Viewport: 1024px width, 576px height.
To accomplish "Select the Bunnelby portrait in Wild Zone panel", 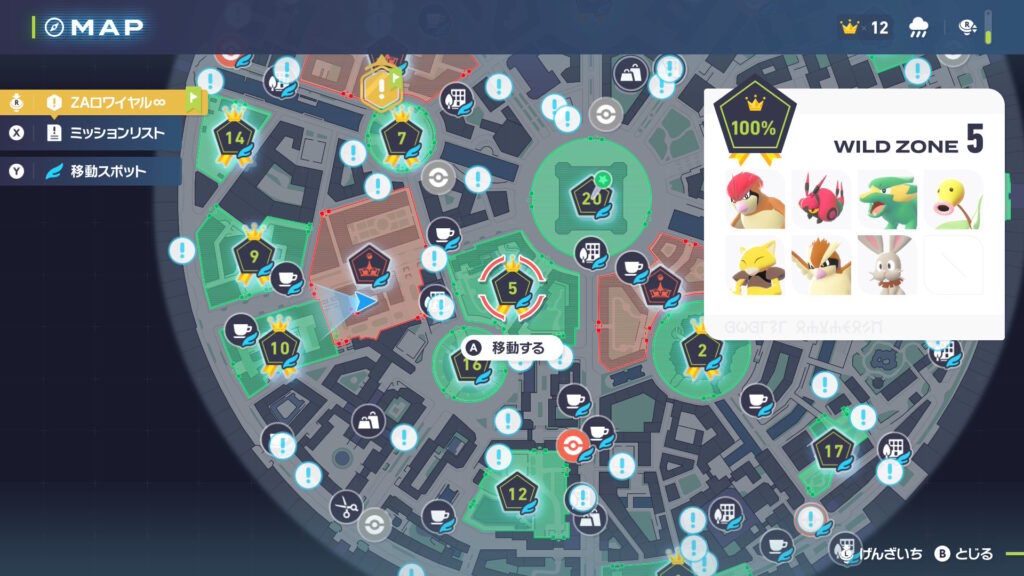I will [886, 264].
